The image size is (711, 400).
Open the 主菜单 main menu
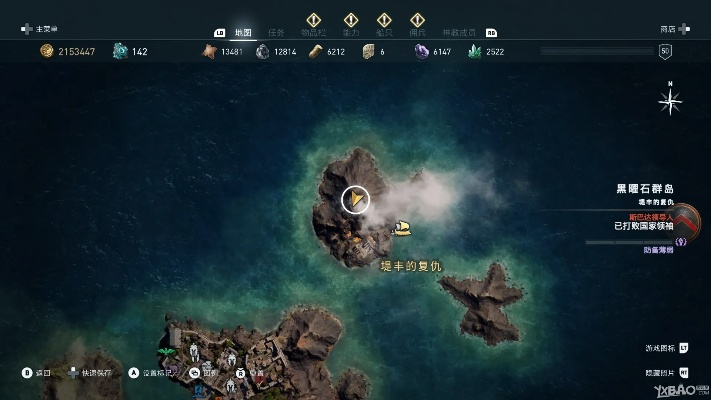[45, 31]
